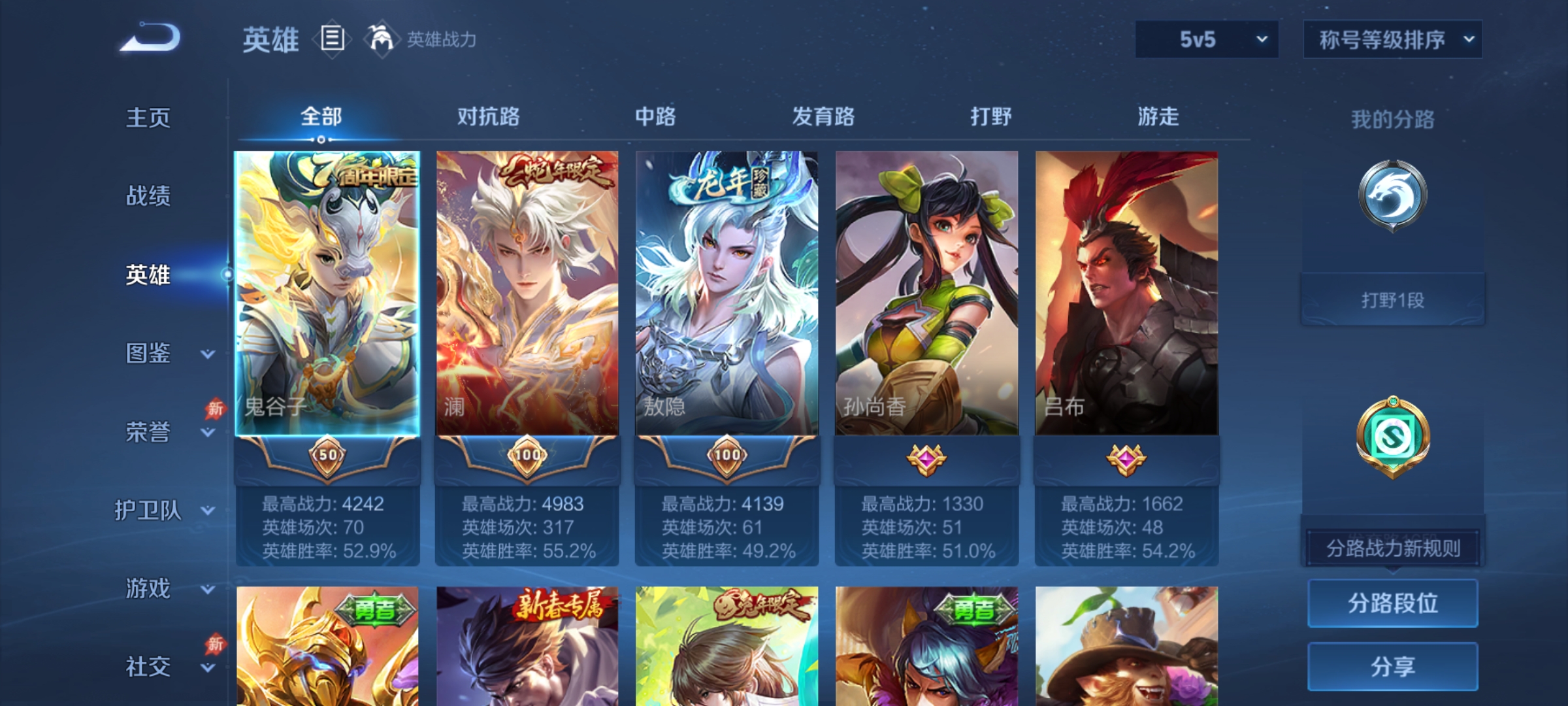Open the 战绩 menu item
1568x706 pixels.
point(149,196)
